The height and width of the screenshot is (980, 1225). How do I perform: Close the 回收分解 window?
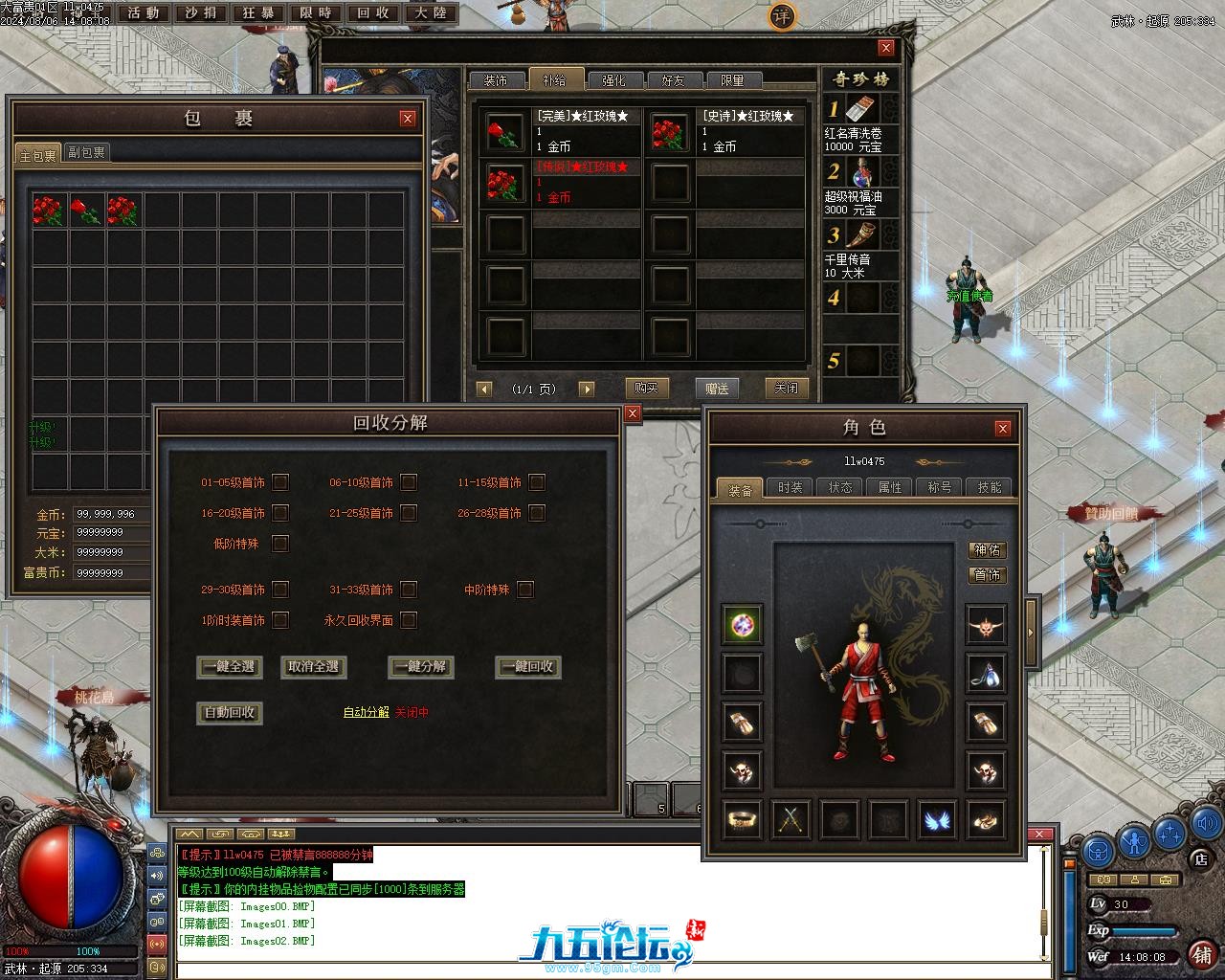[x=632, y=413]
